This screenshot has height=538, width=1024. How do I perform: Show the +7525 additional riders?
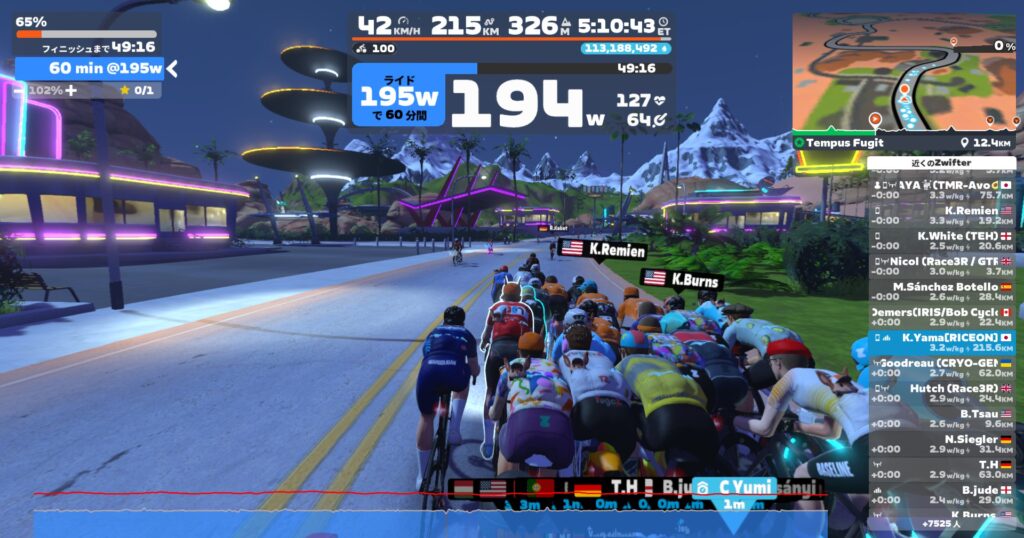941,523
